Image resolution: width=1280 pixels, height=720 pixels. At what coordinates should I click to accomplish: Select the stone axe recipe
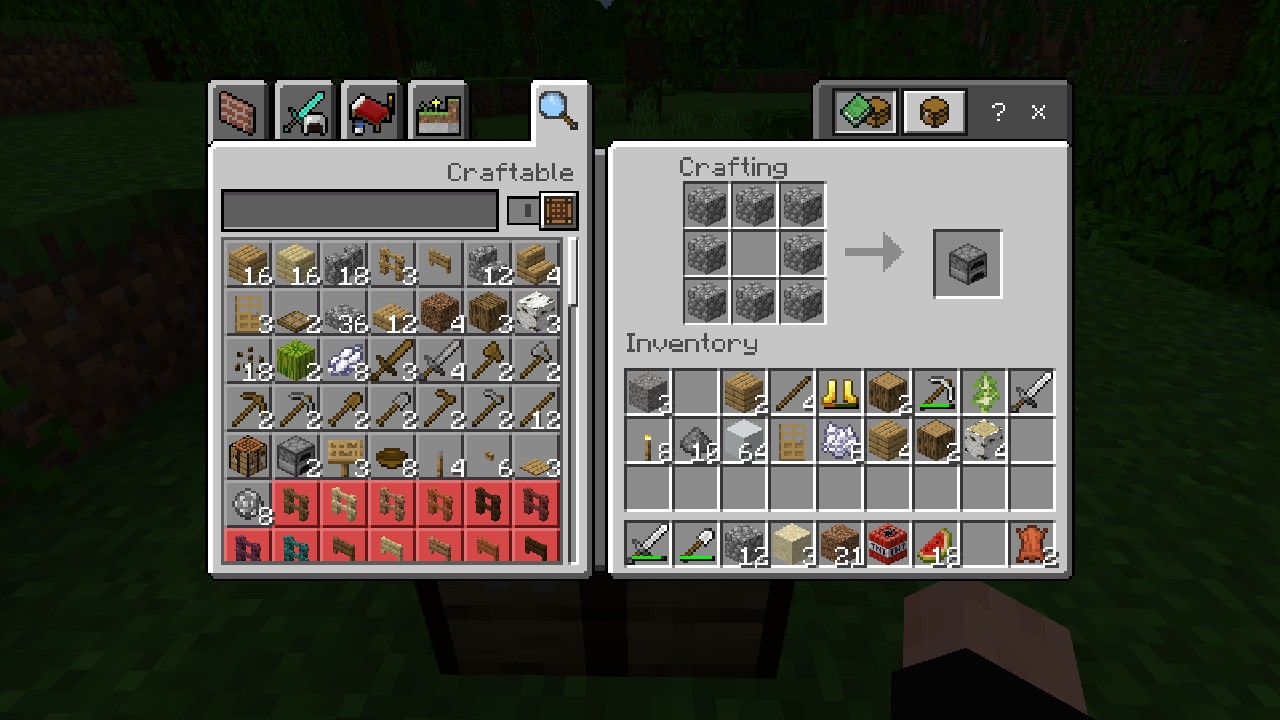(x=536, y=362)
